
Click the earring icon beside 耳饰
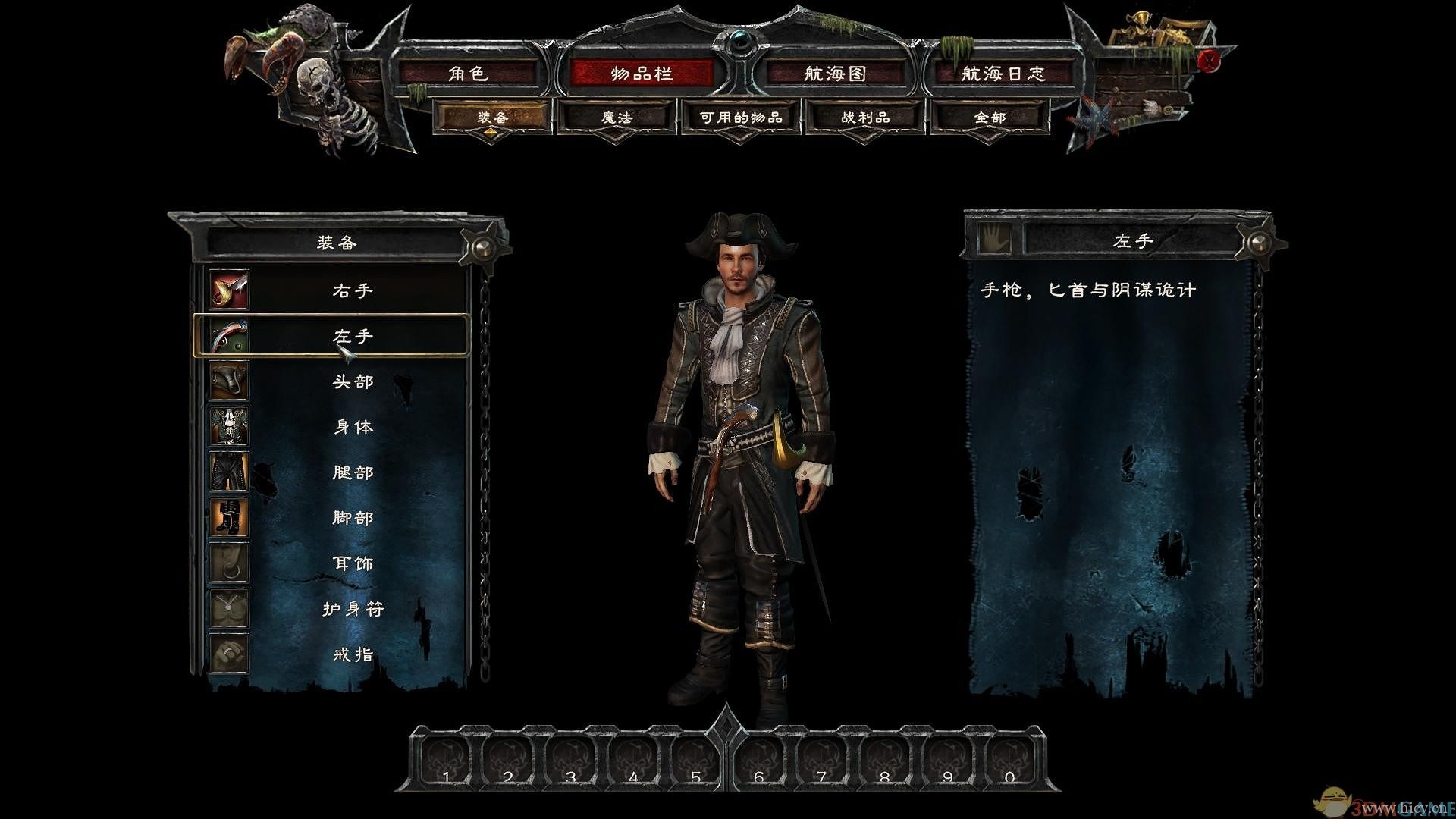229,563
